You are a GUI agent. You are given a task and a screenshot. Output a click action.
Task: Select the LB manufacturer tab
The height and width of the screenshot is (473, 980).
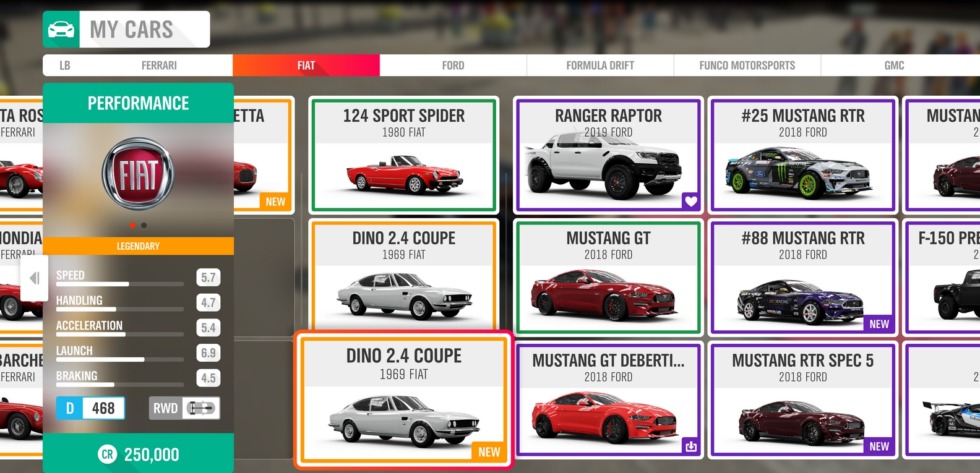coord(65,66)
